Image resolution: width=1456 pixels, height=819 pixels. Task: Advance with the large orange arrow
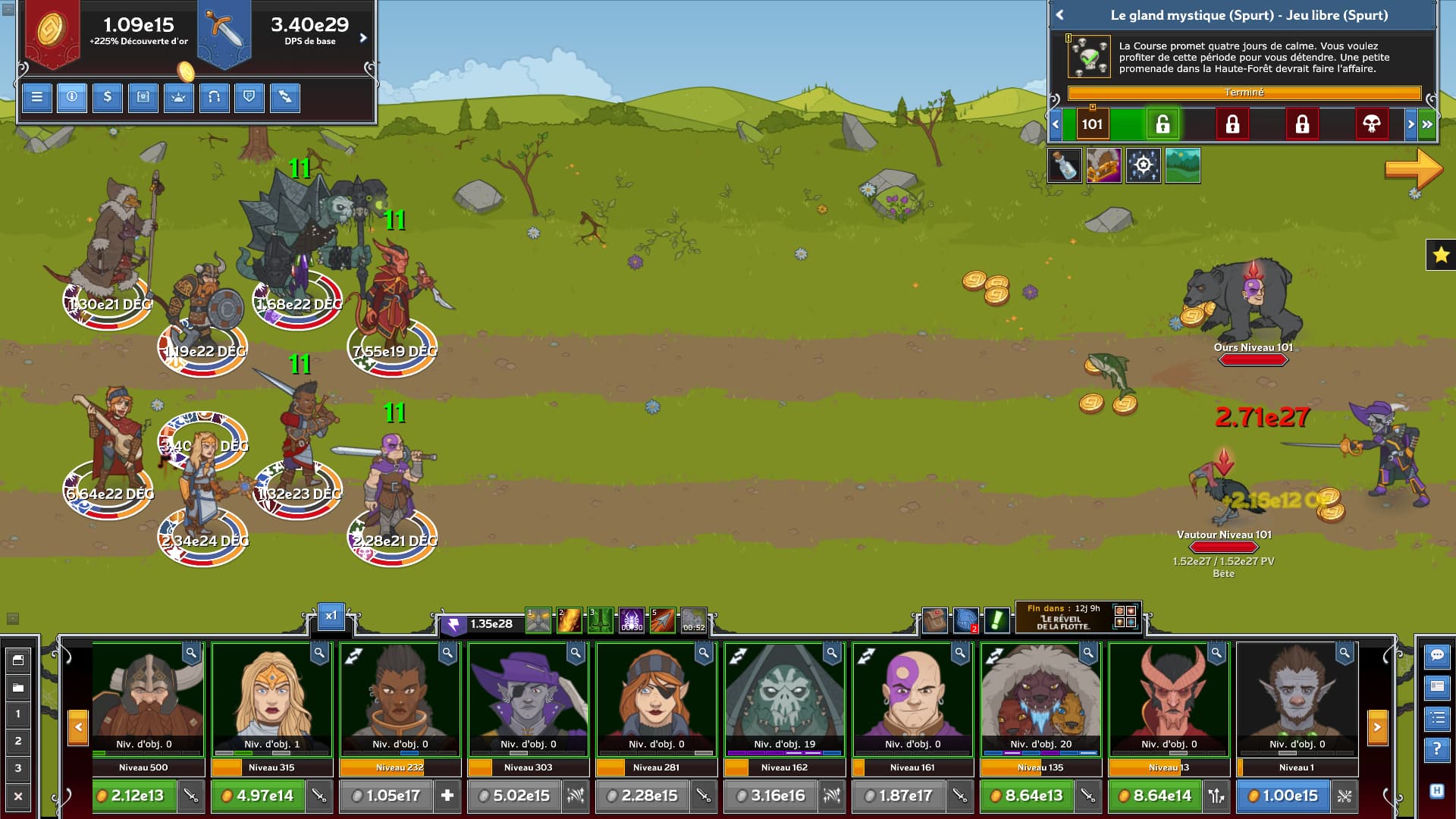(x=1413, y=168)
